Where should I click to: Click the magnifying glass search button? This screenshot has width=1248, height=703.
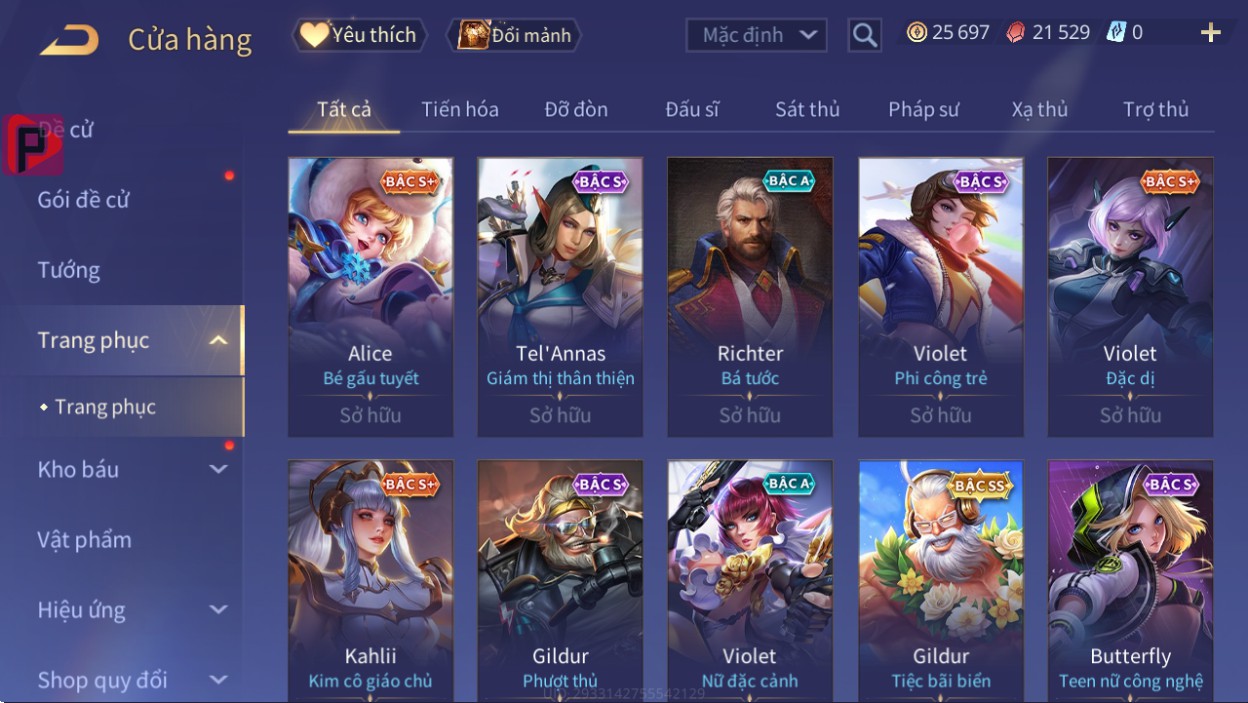pyautogui.click(x=864, y=36)
